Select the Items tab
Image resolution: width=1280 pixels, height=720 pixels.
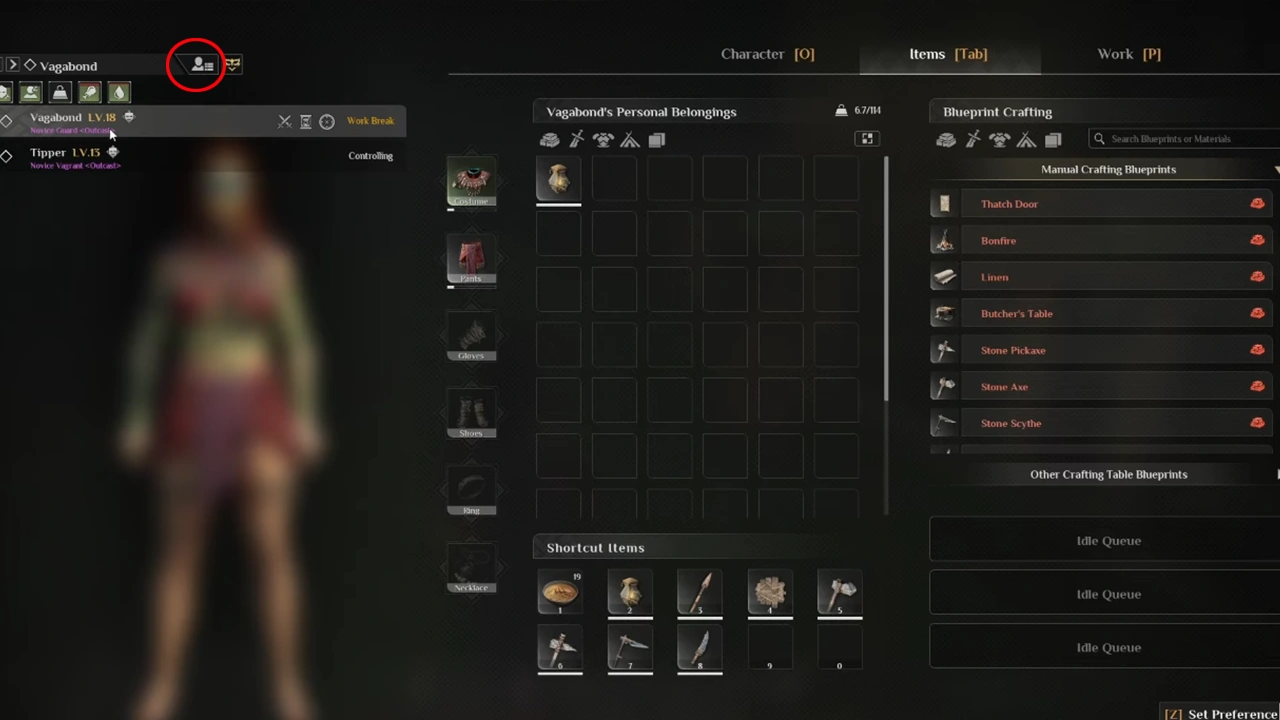[948, 54]
